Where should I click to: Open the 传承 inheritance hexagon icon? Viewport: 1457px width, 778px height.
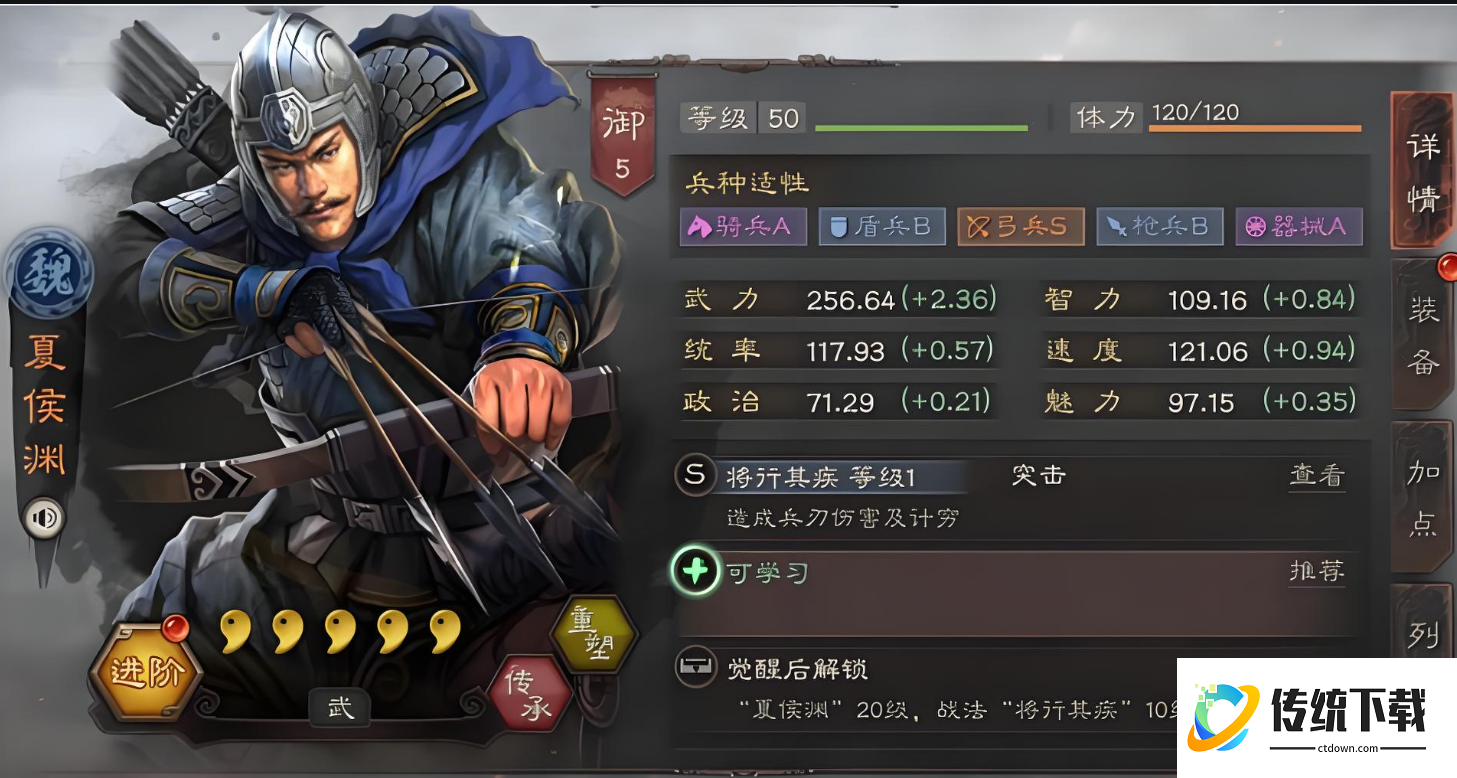pyautogui.click(x=530, y=694)
